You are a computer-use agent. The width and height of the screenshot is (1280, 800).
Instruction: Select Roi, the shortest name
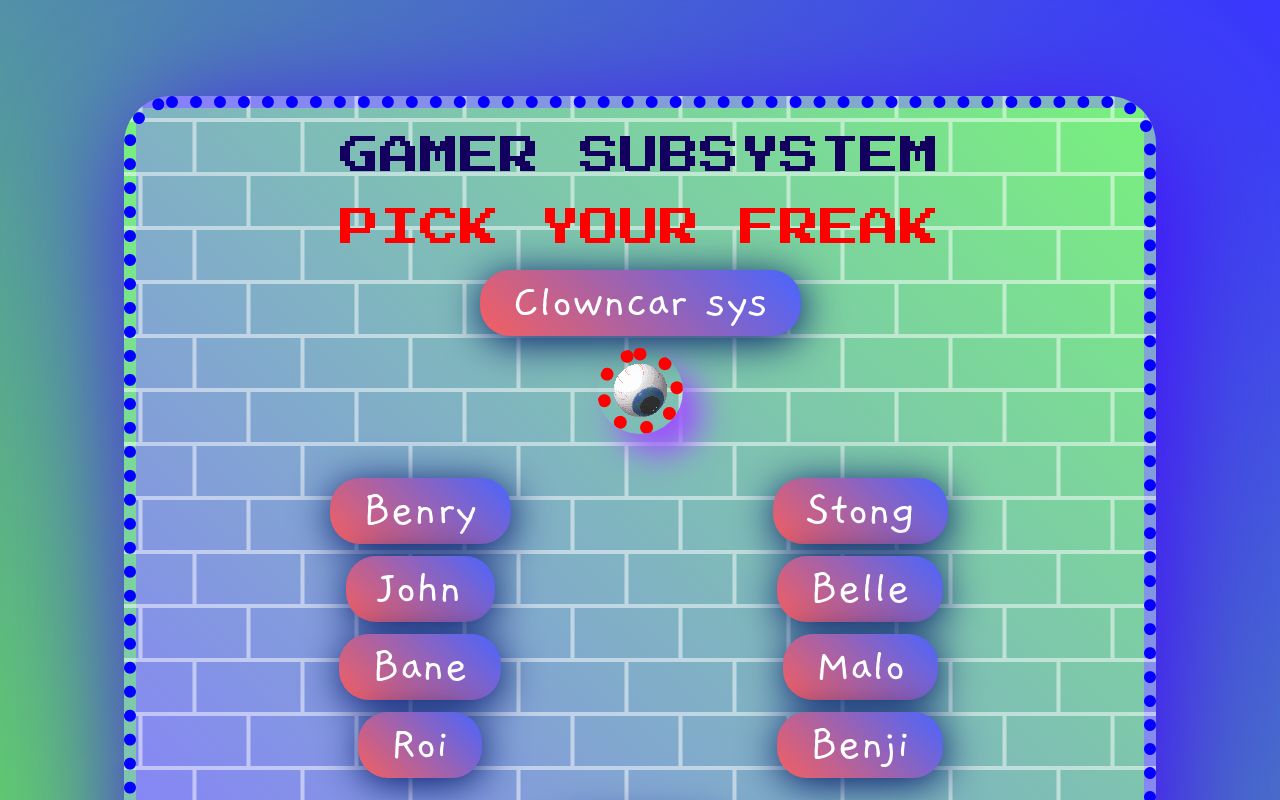pyautogui.click(x=419, y=744)
